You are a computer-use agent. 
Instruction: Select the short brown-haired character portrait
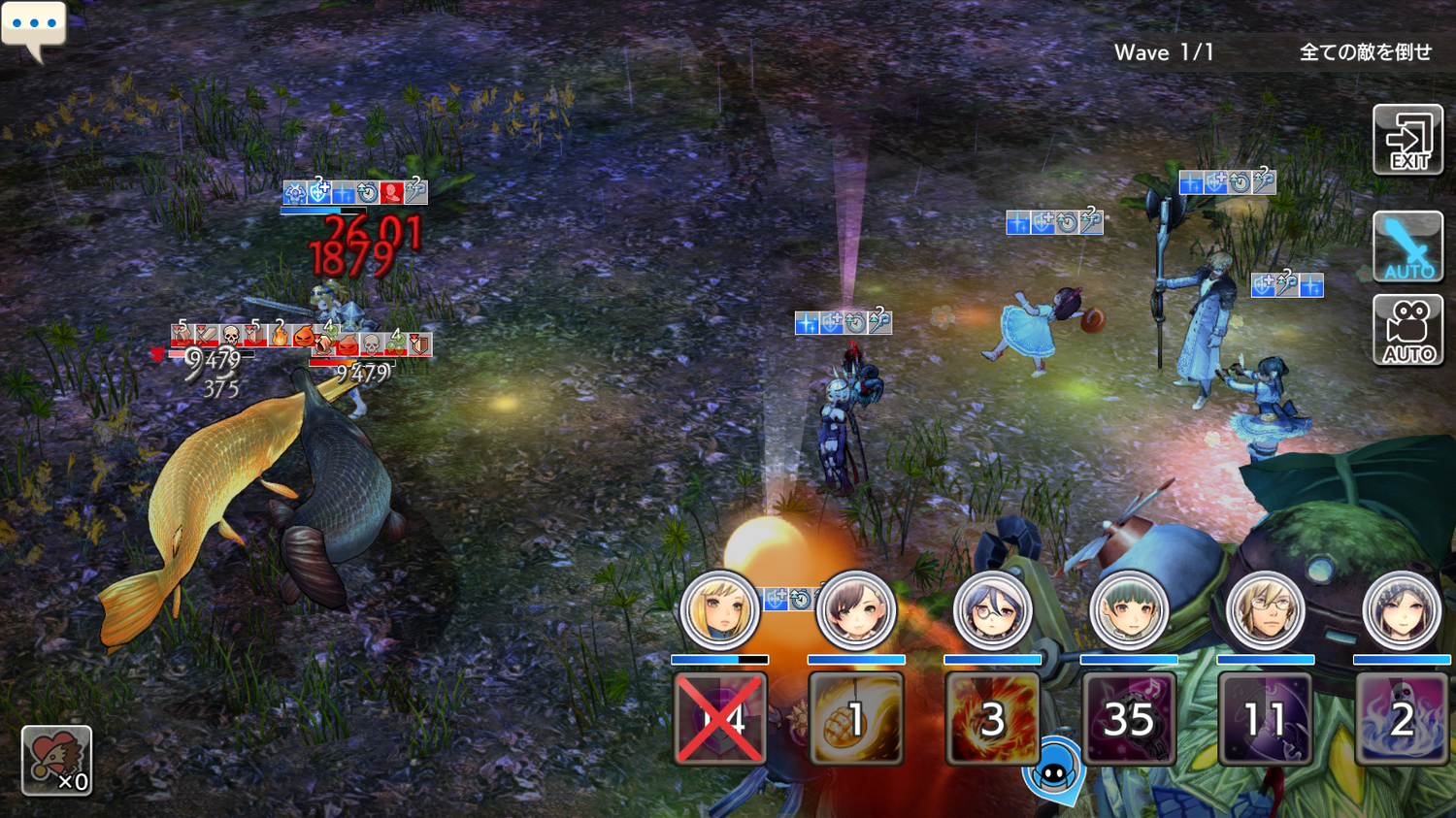(x=855, y=611)
